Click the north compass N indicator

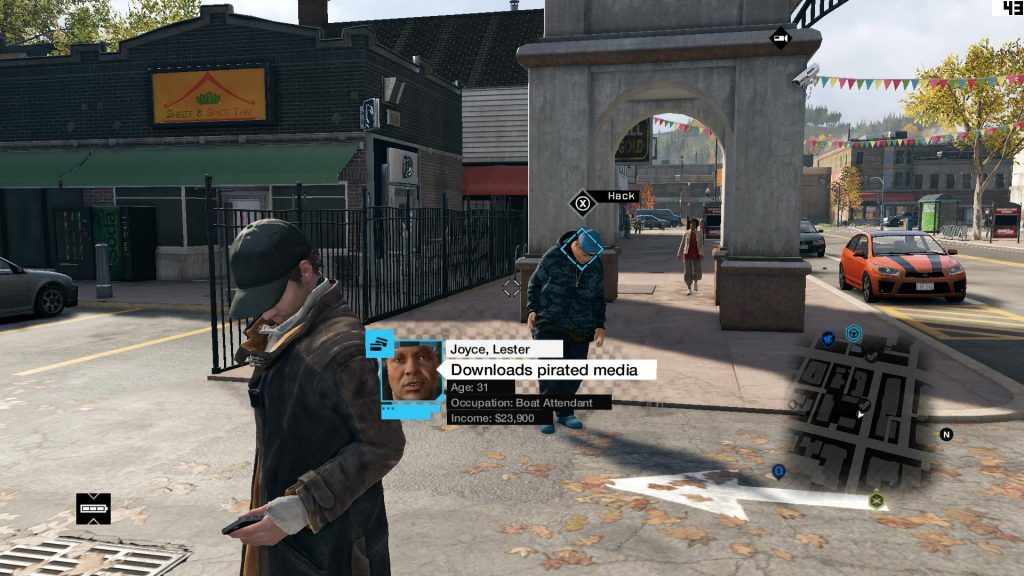point(946,434)
